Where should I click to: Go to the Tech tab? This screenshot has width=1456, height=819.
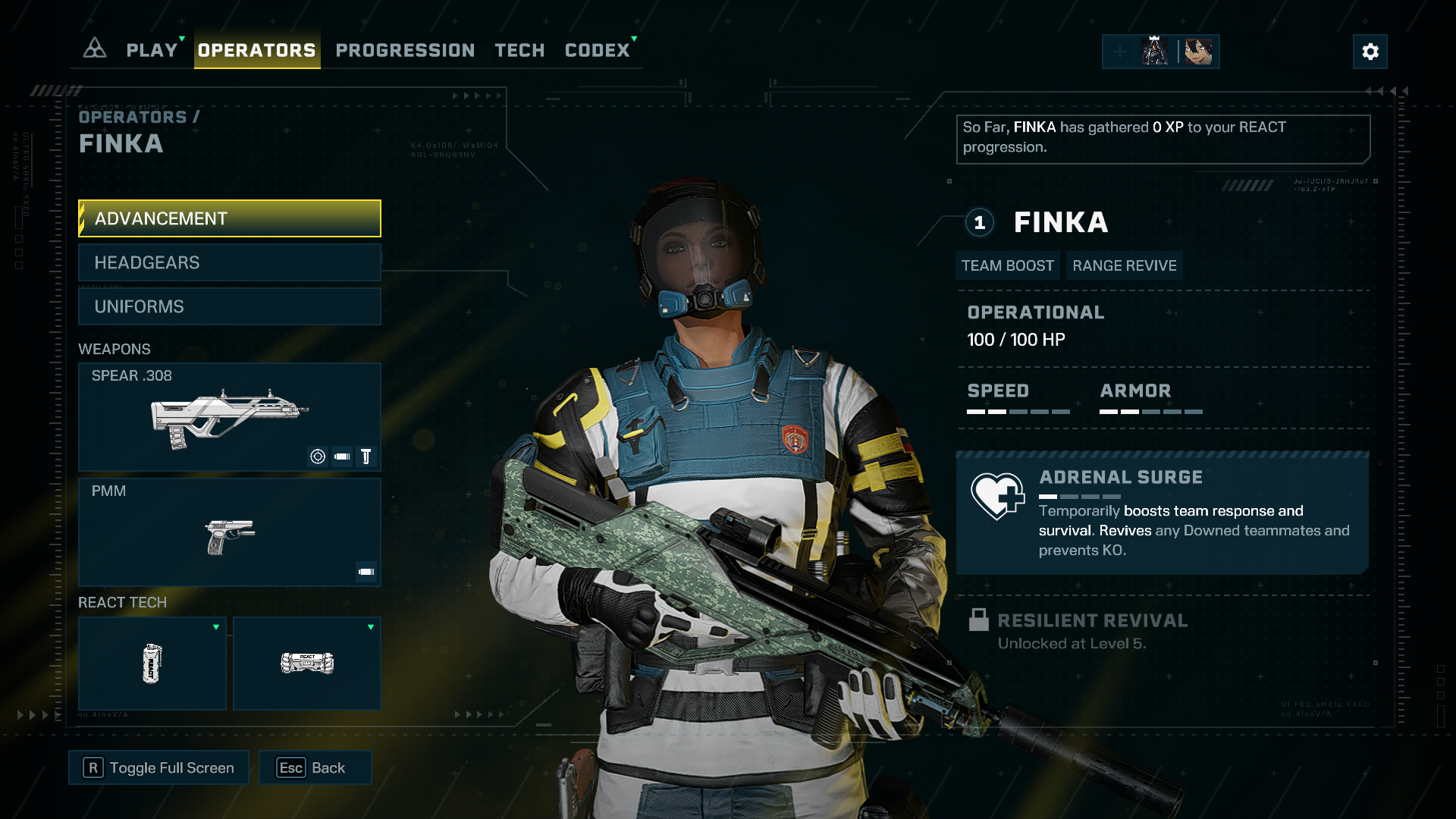point(519,50)
